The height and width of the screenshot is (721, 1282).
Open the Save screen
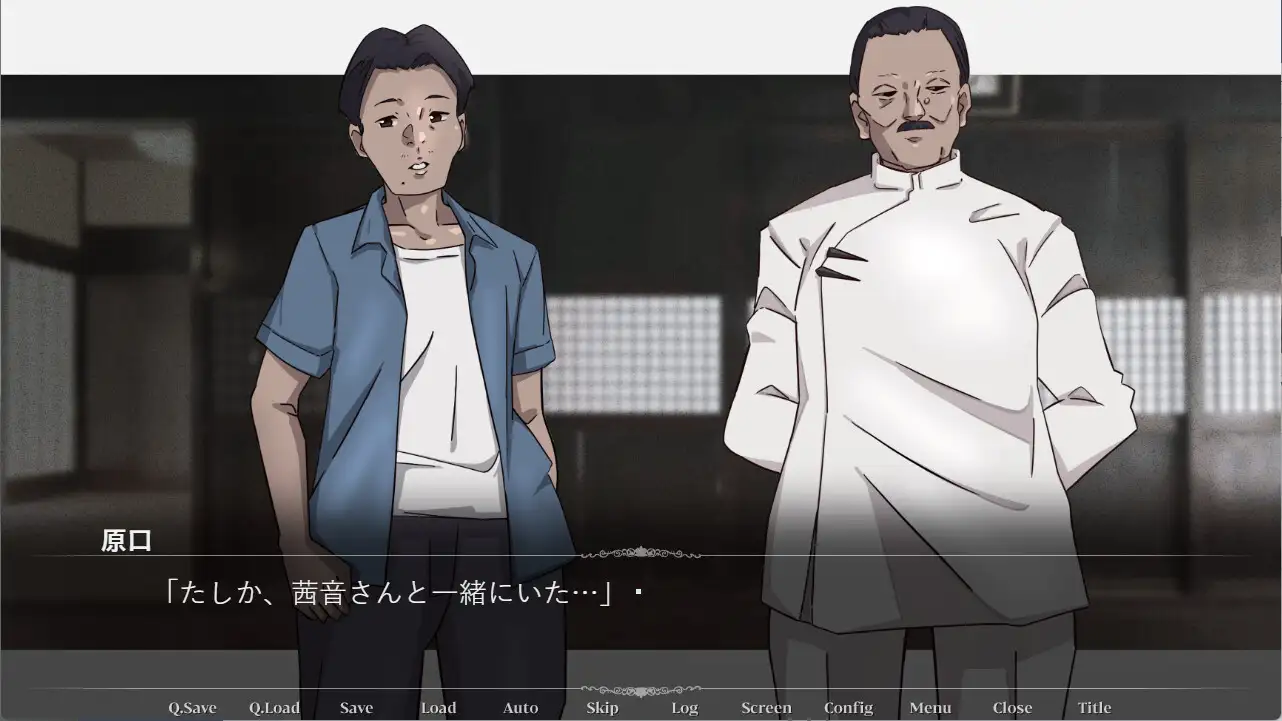click(x=357, y=707)
